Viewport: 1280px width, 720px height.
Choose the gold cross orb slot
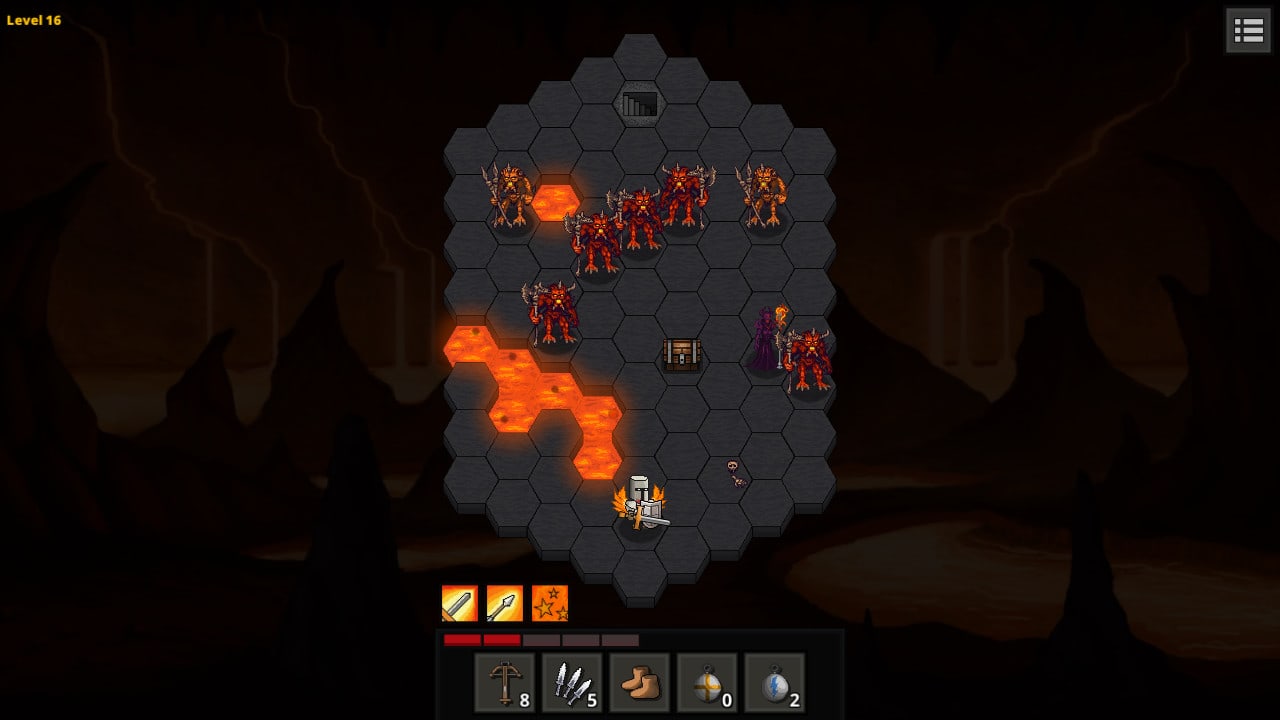click(x=707, y=683)
